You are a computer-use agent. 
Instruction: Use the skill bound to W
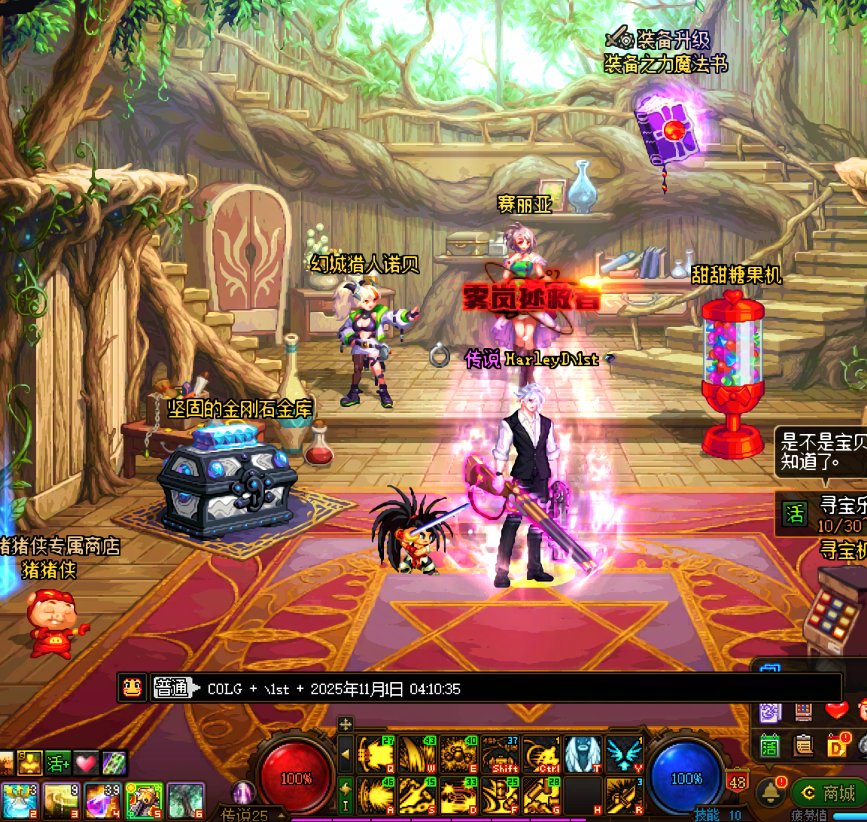416,754
